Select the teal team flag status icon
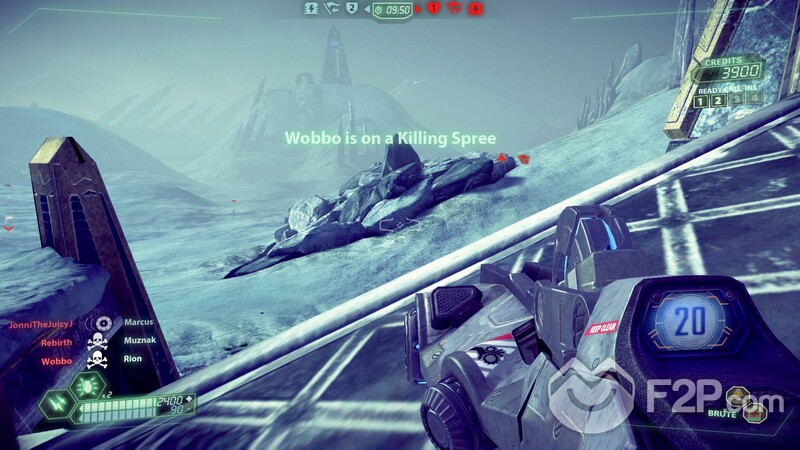800x450 pixels. point(330,8)
